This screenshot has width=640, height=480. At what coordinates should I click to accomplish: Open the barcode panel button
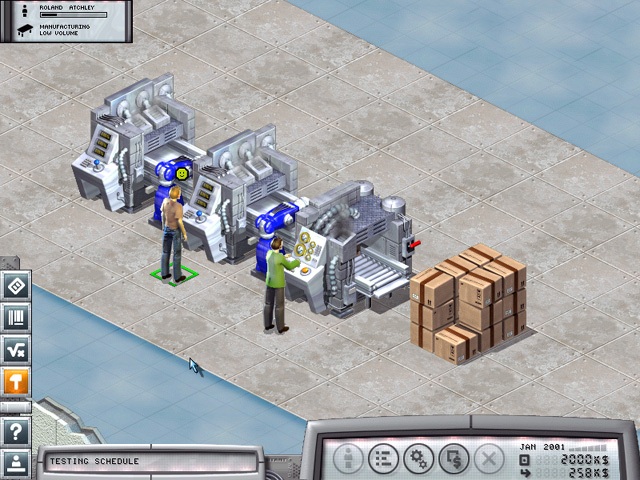(x=16, y=317)
